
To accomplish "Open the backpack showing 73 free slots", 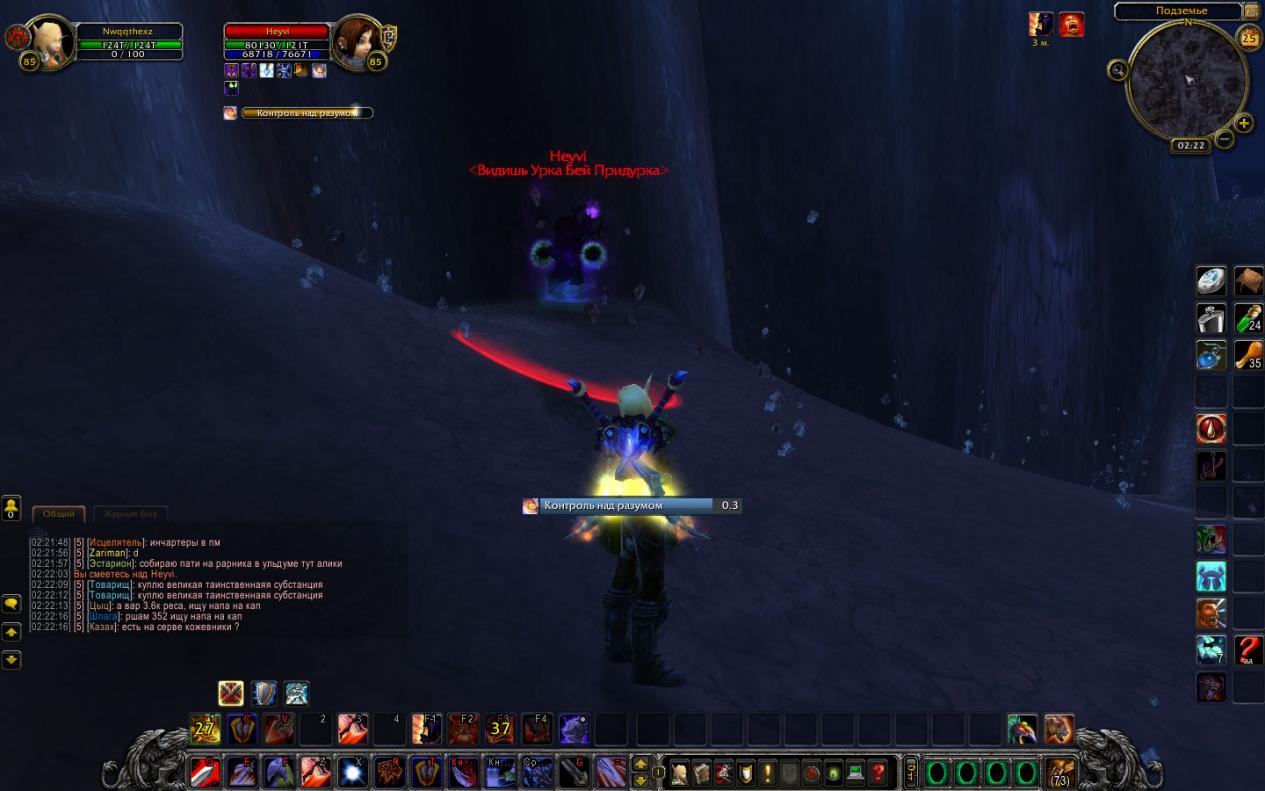I will pos(1059,772).
